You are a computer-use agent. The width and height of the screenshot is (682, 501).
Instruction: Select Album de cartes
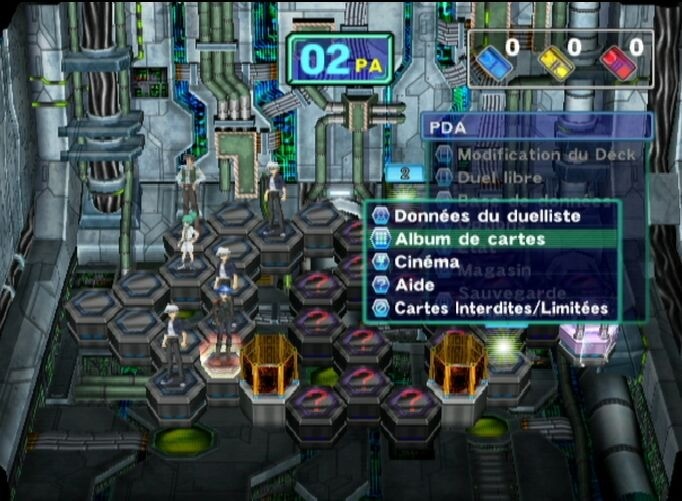point(470,239)
